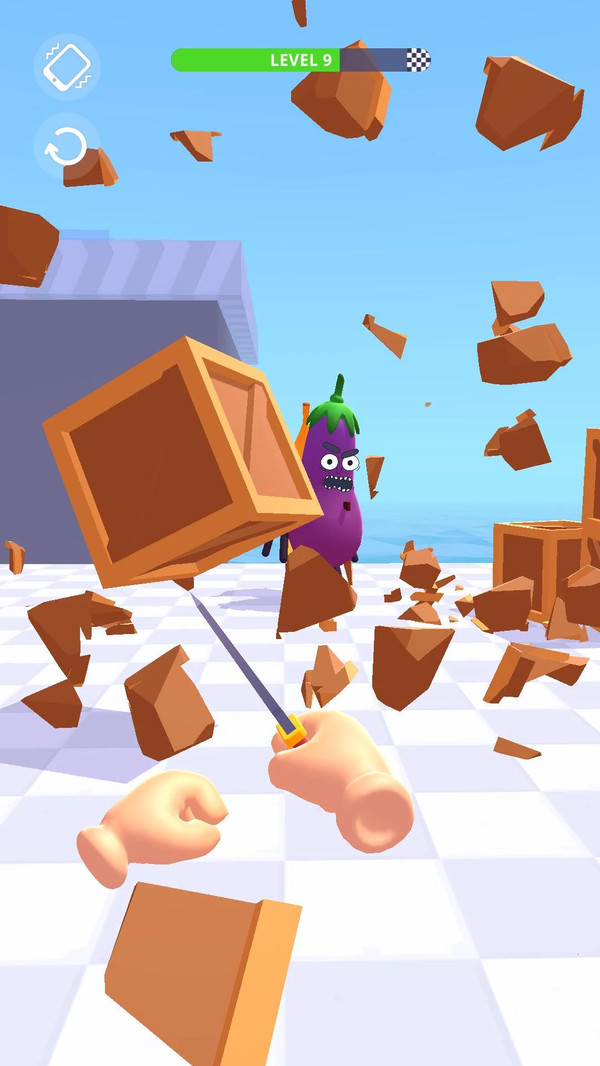The image size is (600, 1066).
Task: Toggle the phone vibration button
Action: point(67,67)
